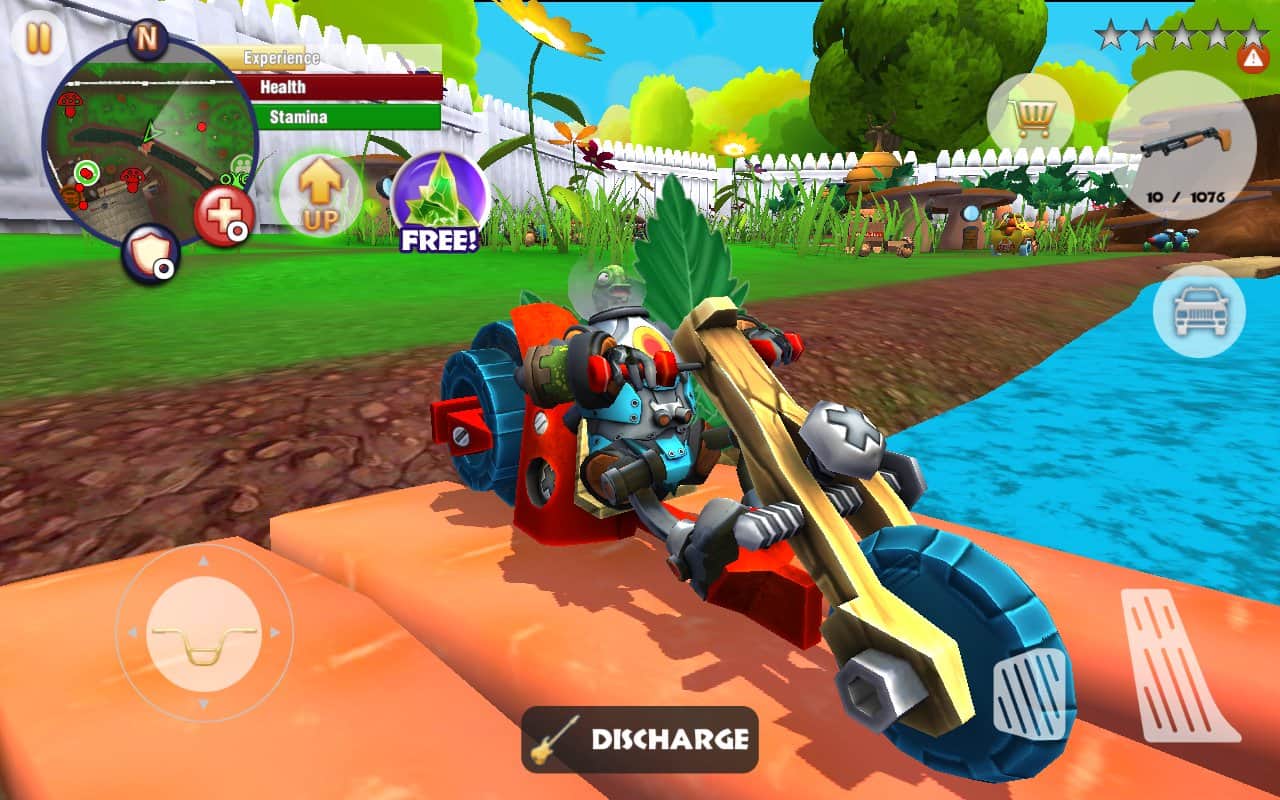Tap the UP upgrade arrow button

pos(319,196)
